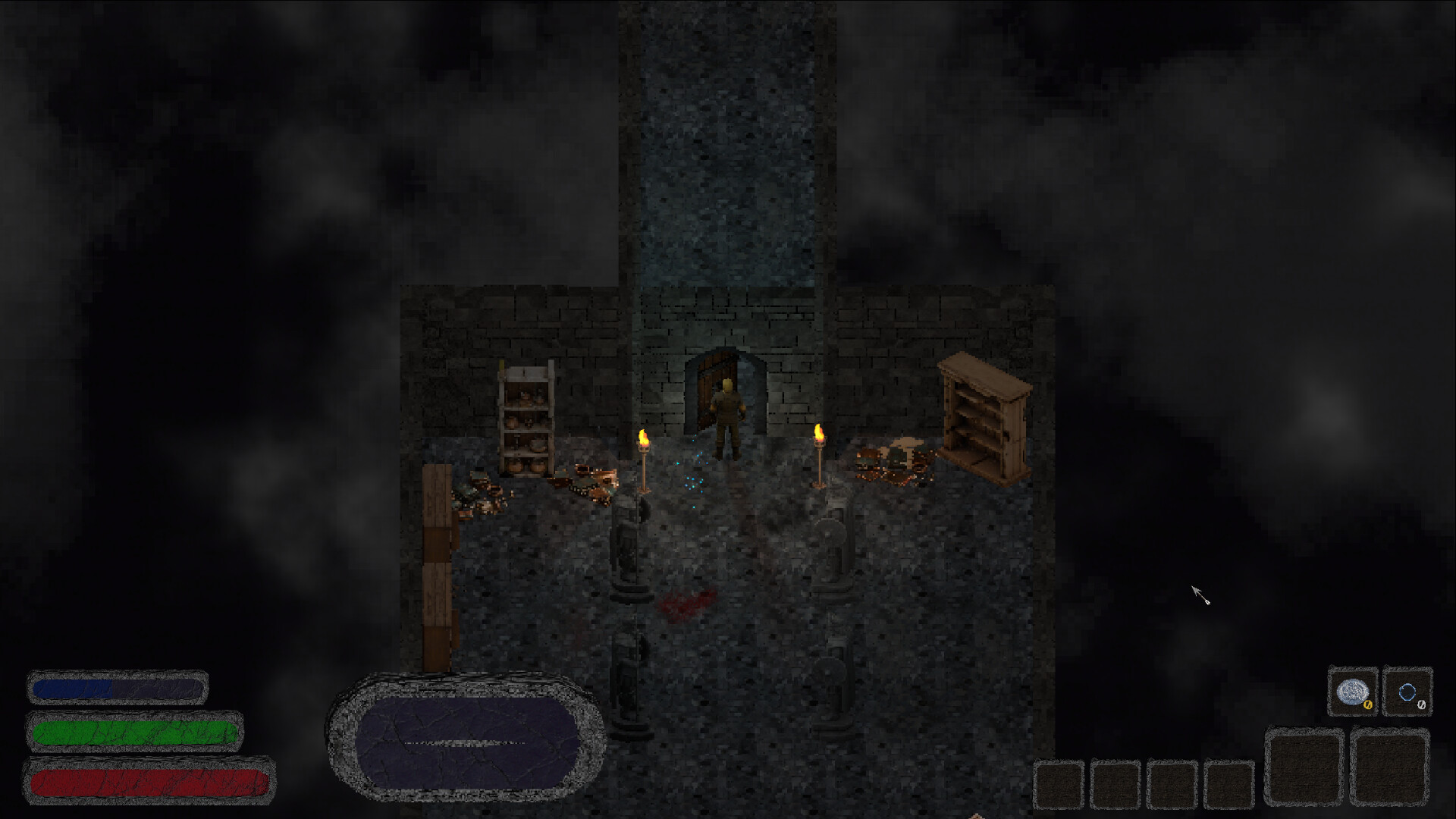The height and width of the screenshot is (819, 1456).
Task: Click the blue orb currency icon
Action: click(x=1407, y=692)
